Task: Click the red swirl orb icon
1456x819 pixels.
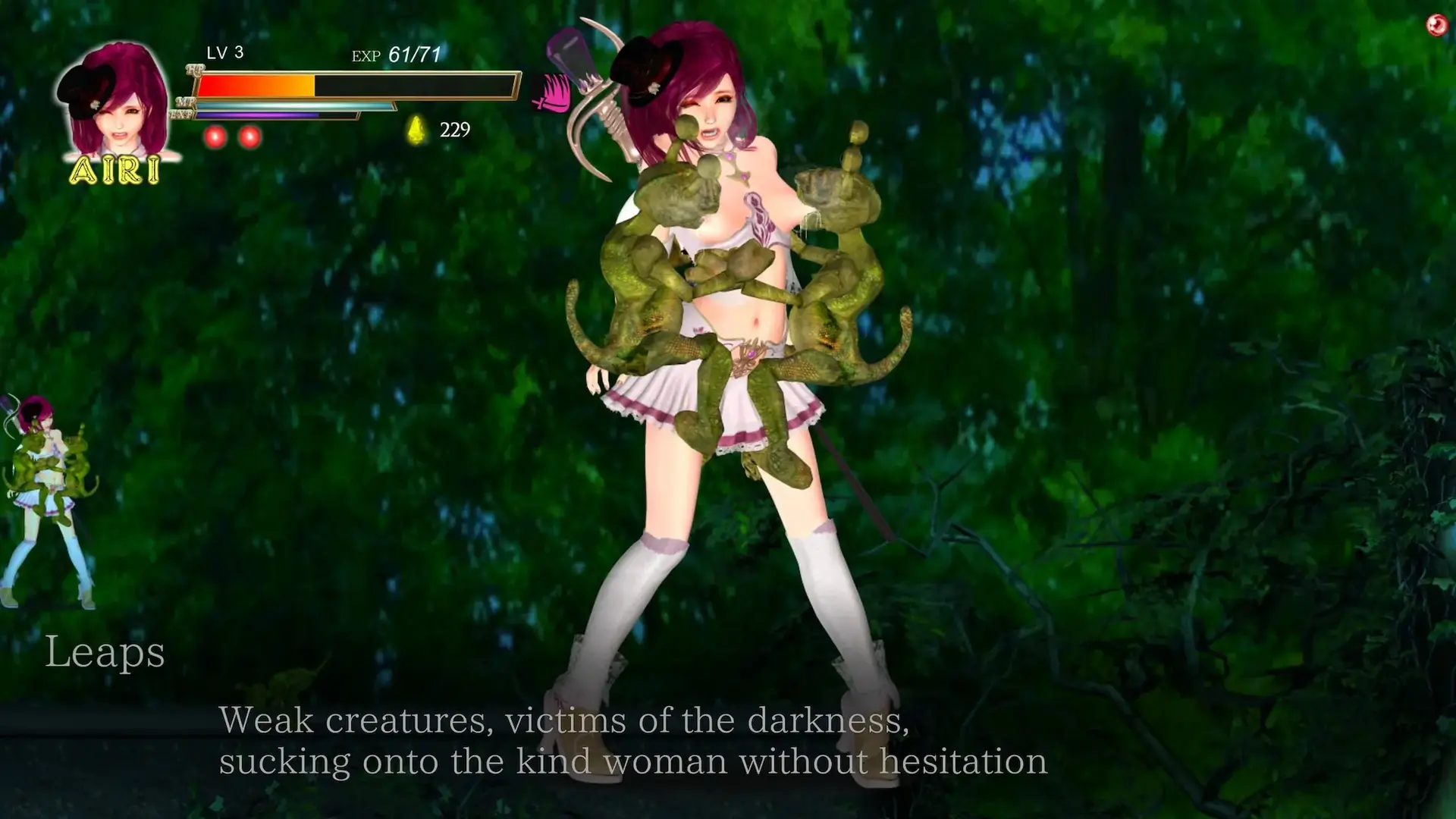Action: tap(1436, 26)
